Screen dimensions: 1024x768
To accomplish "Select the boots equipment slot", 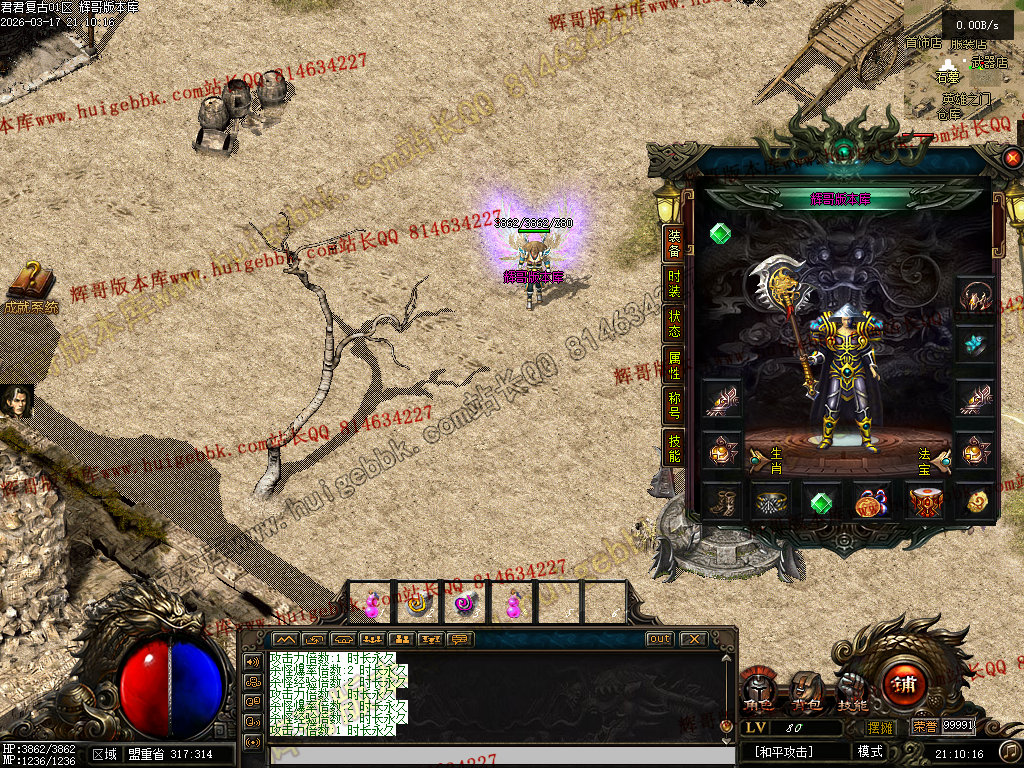I will coord(721,501).
